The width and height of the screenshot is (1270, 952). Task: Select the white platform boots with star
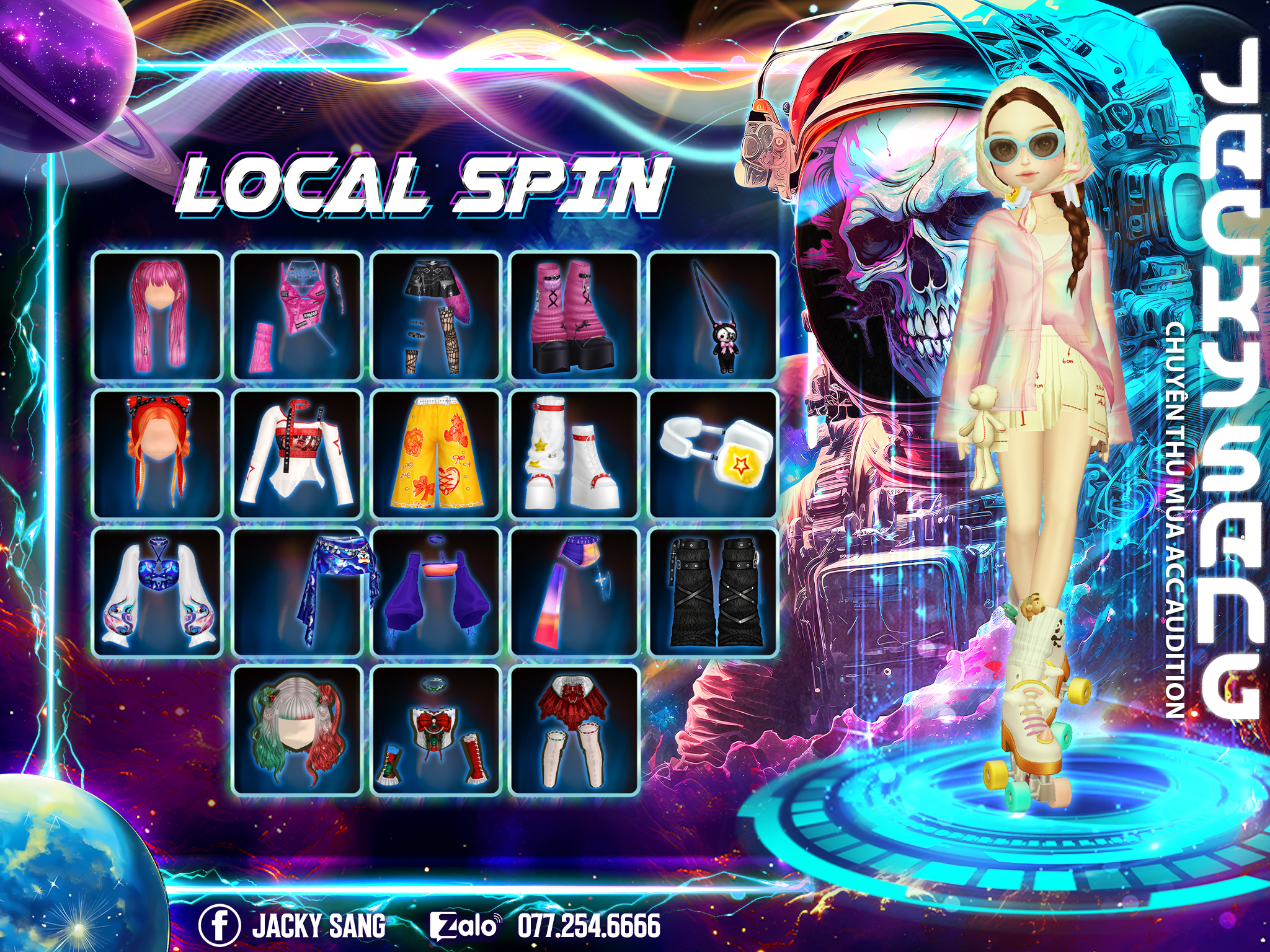(x=575, y=454)
